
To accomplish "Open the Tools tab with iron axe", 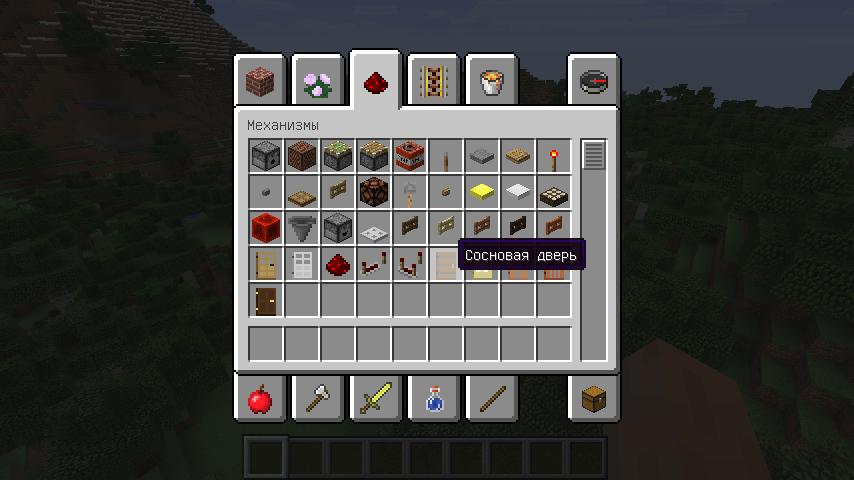I will click(x=318, y=399).
